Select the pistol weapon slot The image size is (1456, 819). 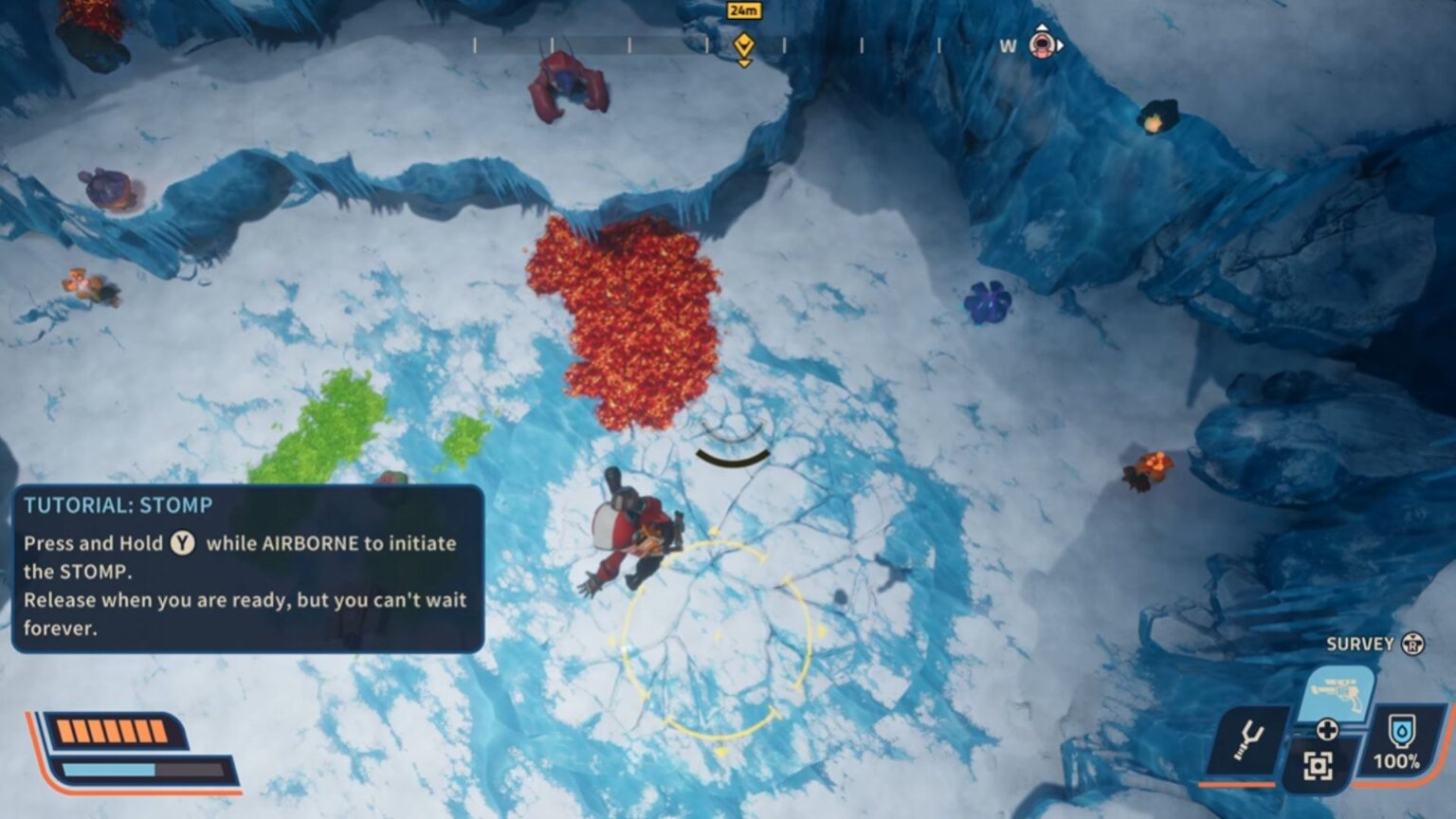[1340, 694]
